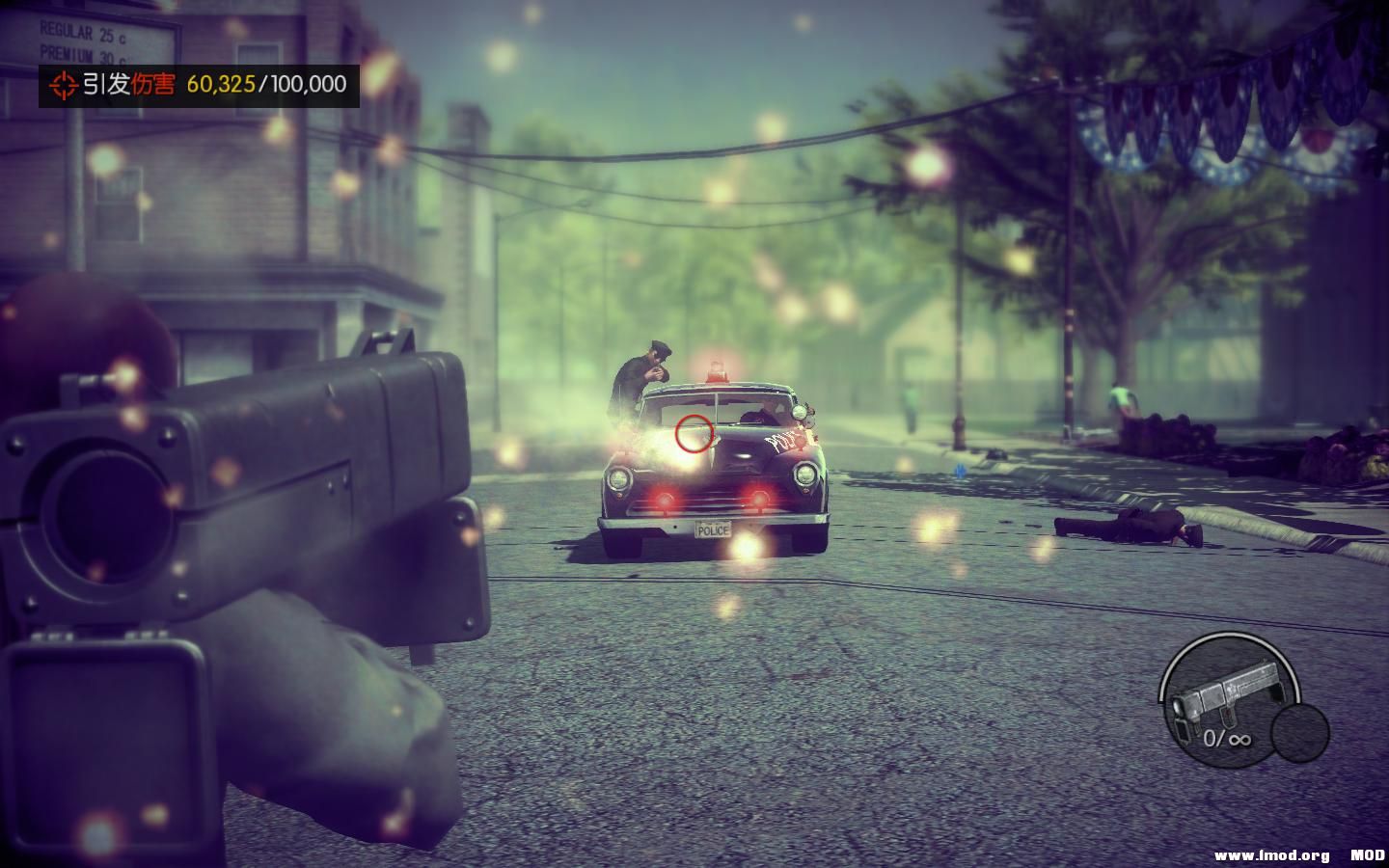This screenshot has height=868, width=1389.
Task: Click the 伤害 red text in the HUD
Action: click(x=154, y=86)
